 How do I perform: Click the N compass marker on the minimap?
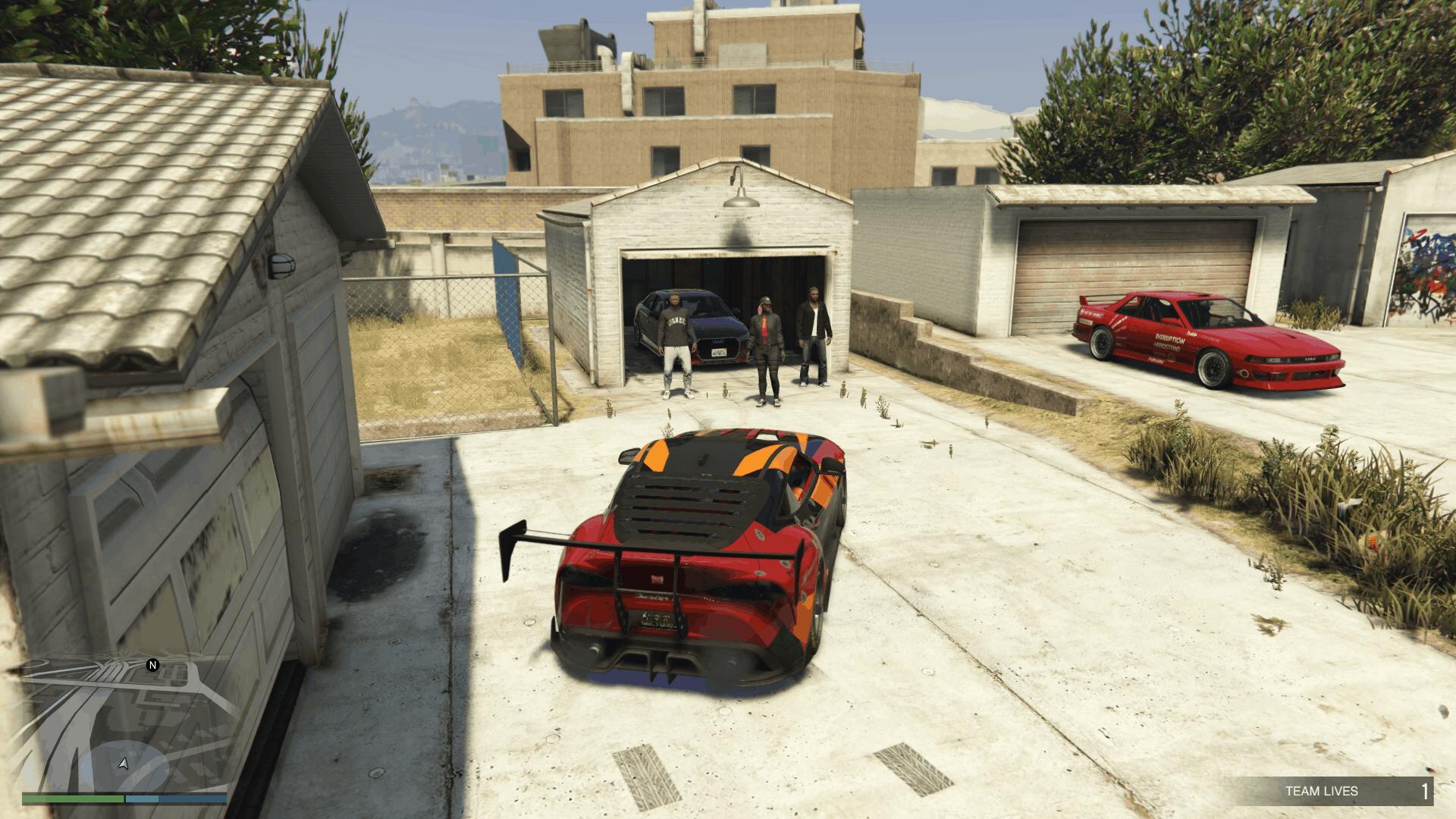[154, 667]
